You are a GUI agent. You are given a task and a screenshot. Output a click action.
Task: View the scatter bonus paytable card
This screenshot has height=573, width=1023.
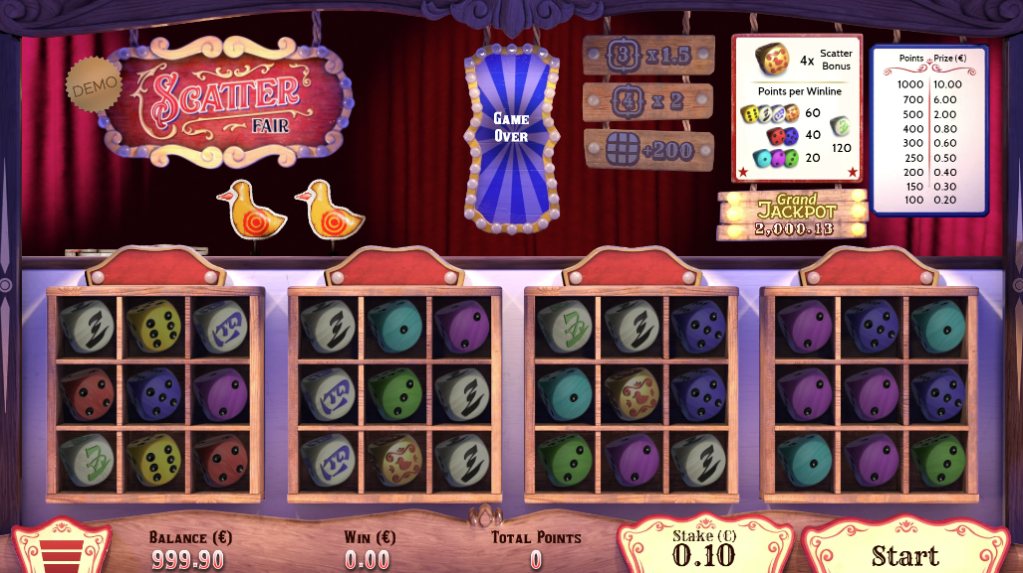click(x=796, y=107)
